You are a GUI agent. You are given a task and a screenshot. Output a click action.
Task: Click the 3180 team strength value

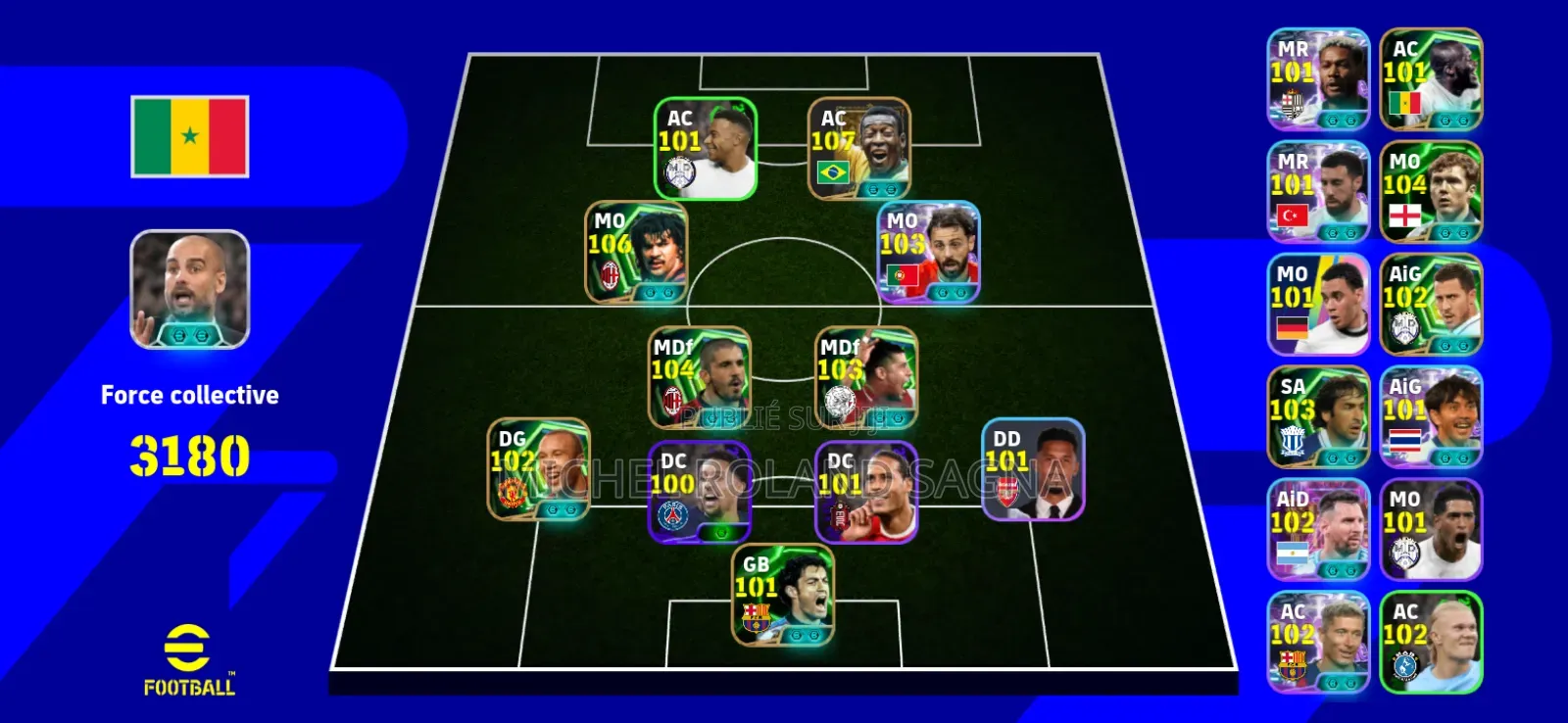tap(189, 452)
